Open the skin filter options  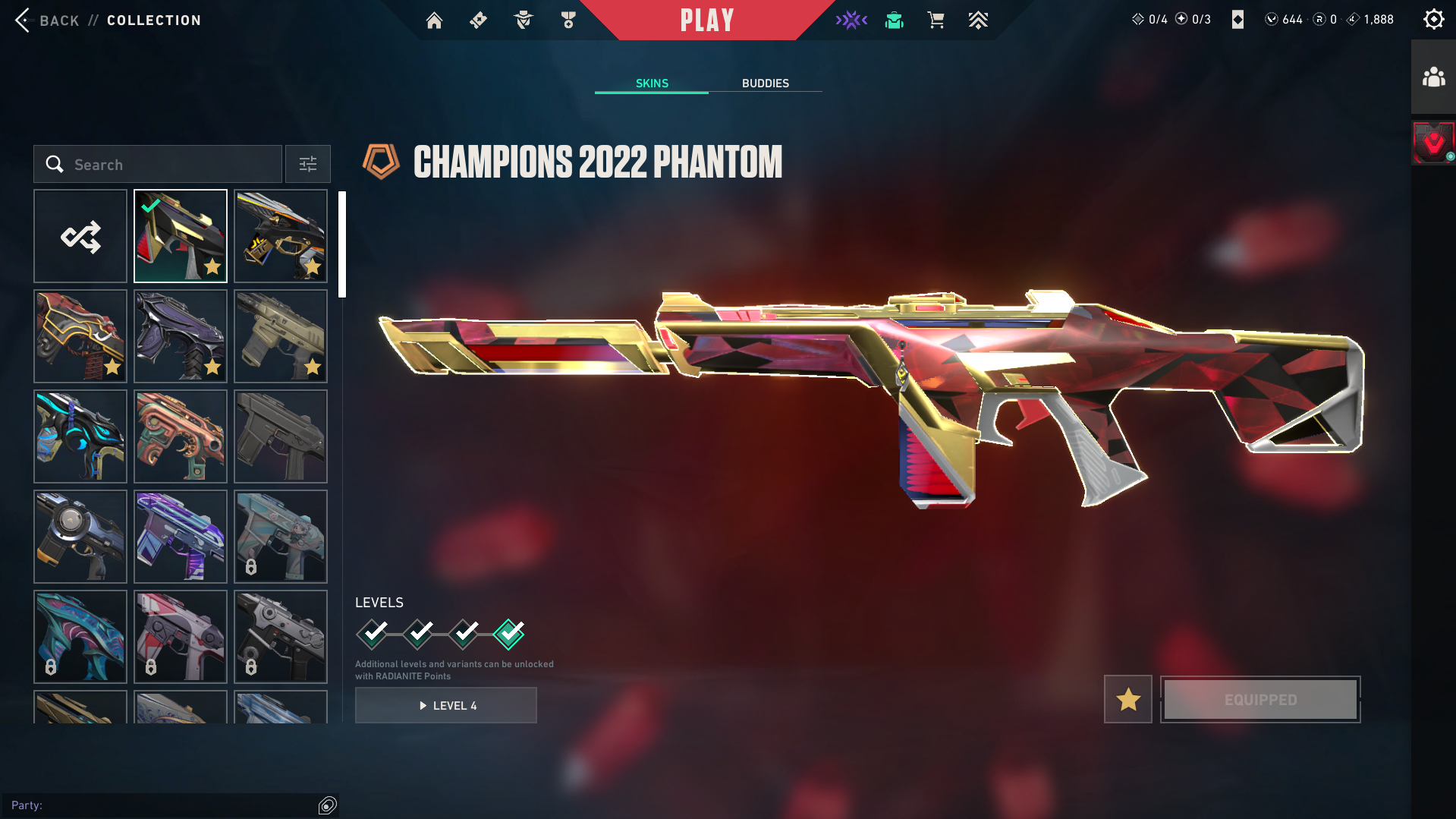[x=308, y=165]
